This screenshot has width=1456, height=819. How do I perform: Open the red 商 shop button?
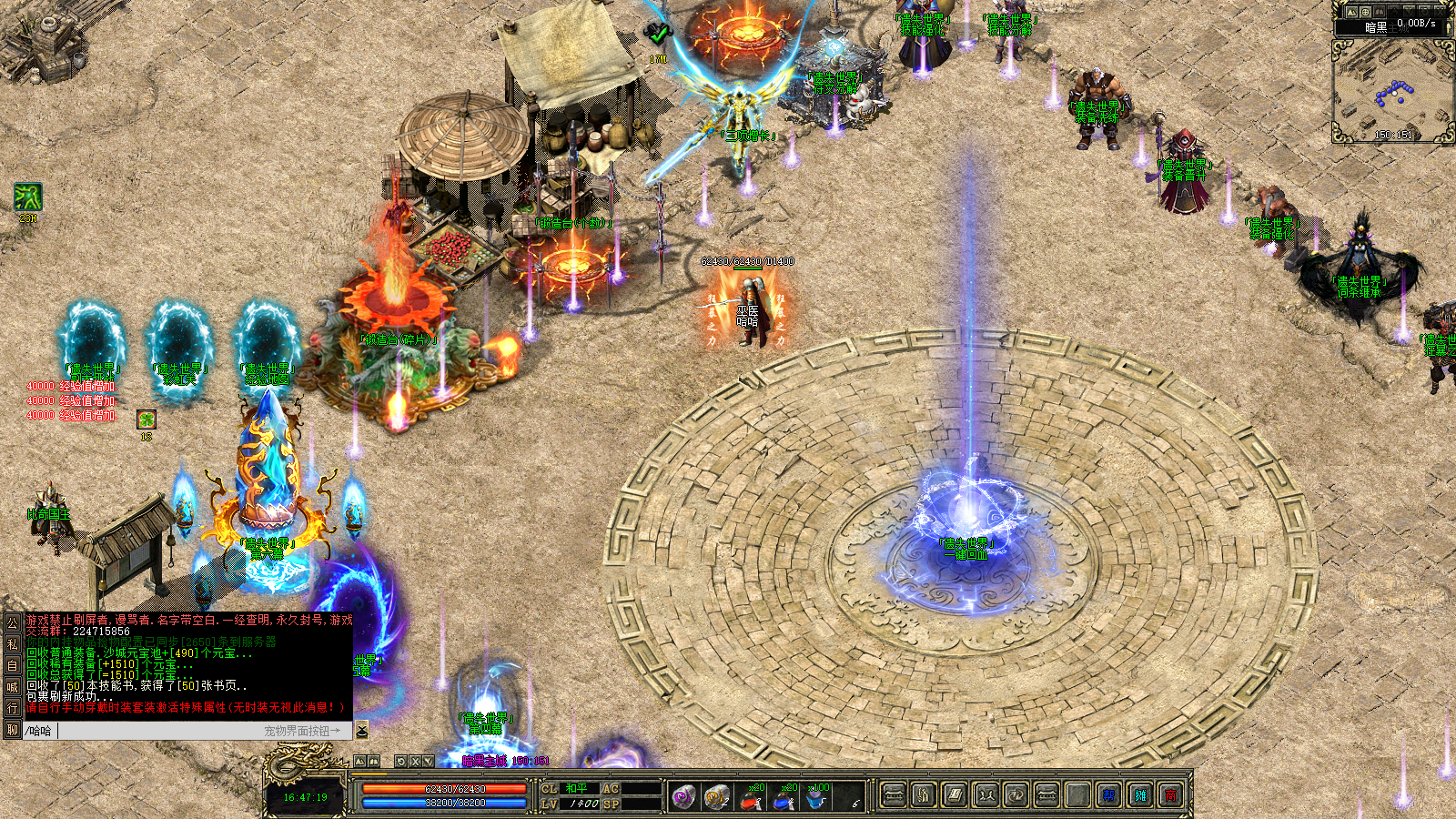pos(1170,796)
